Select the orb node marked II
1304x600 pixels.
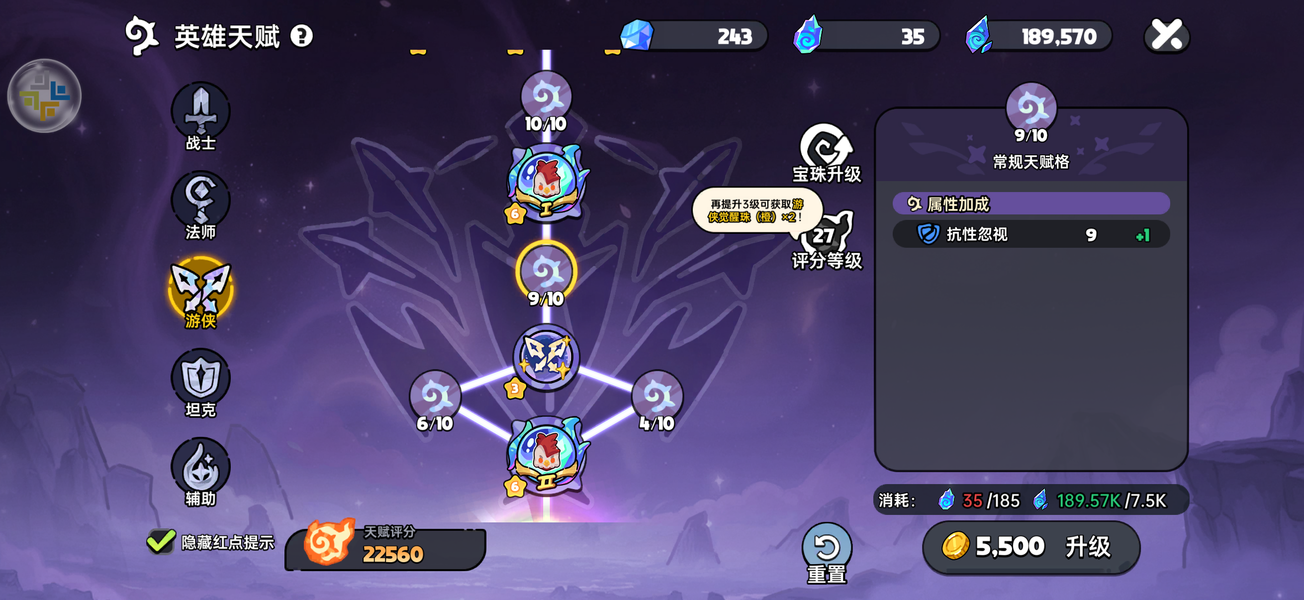[x=546, y=456]
